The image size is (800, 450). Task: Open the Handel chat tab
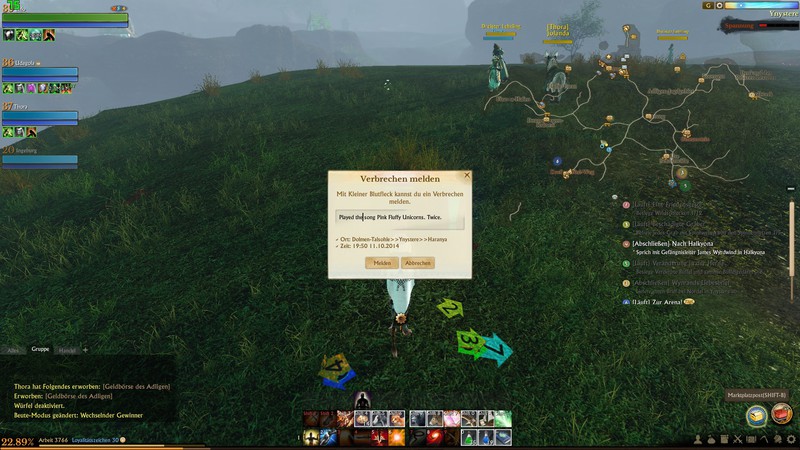point(67,350)
